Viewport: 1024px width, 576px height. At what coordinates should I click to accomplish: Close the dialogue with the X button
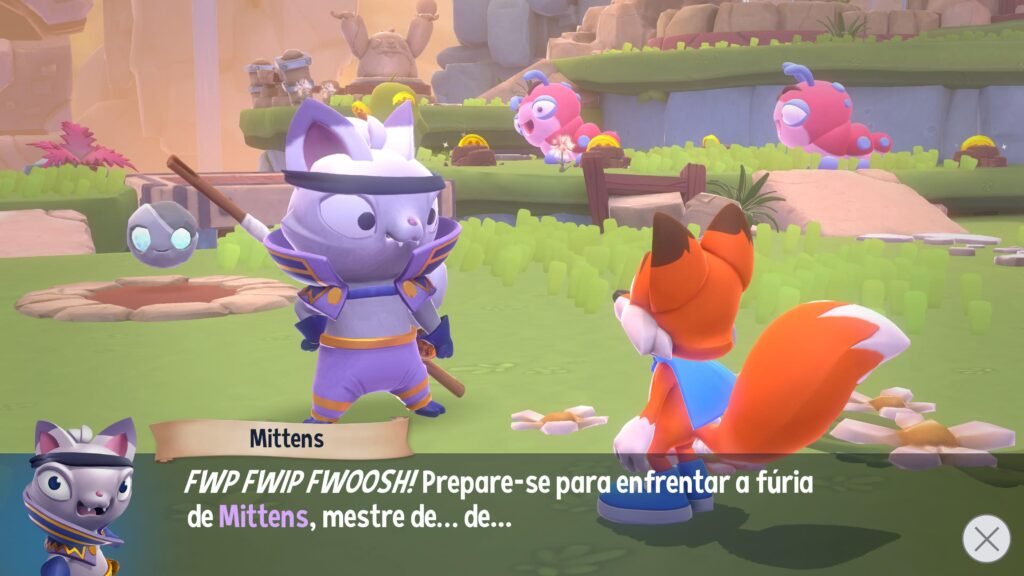coord(985,538)
